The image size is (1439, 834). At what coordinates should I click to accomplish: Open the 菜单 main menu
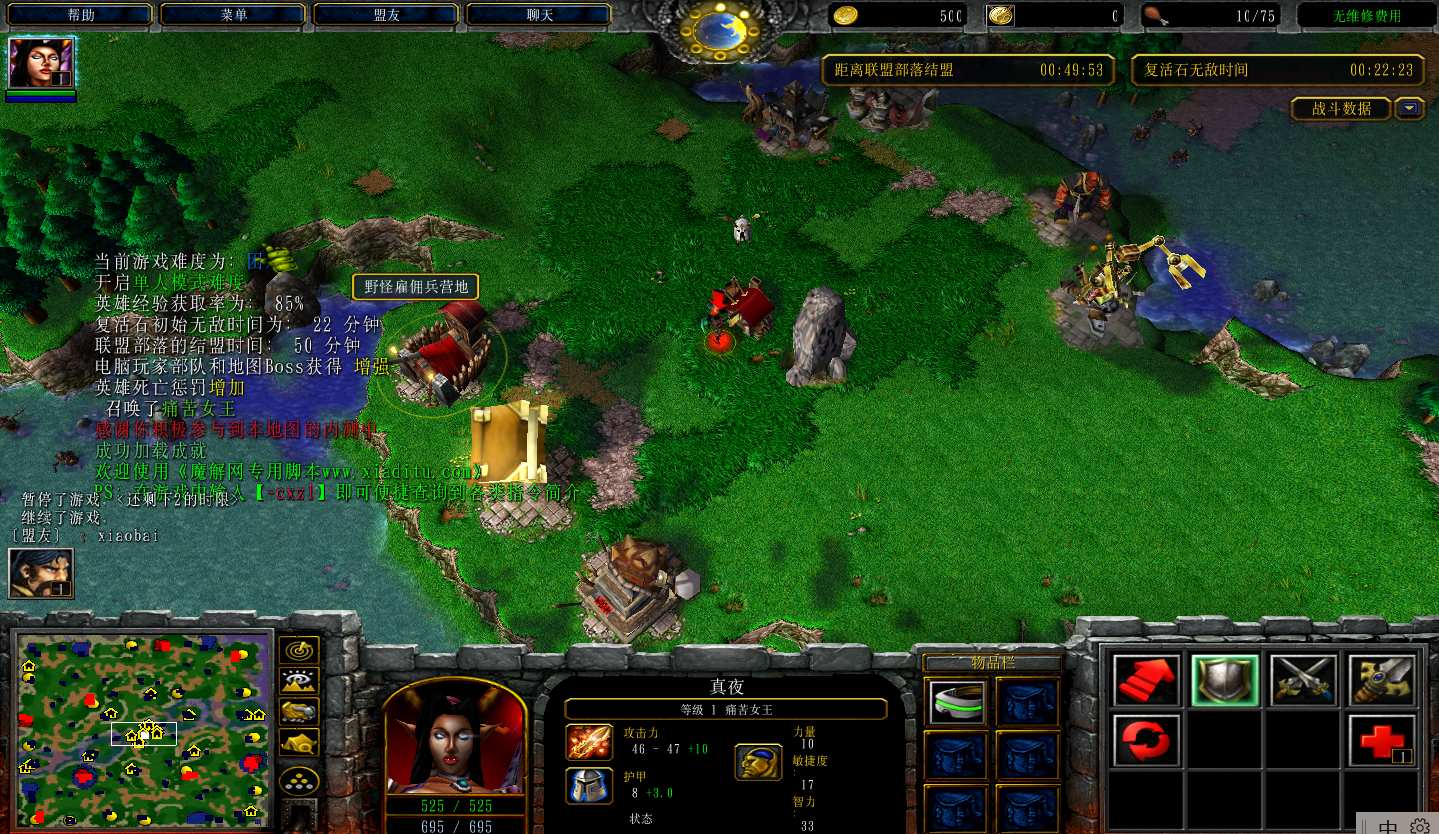pyautogui.click(x=234, y=15)
